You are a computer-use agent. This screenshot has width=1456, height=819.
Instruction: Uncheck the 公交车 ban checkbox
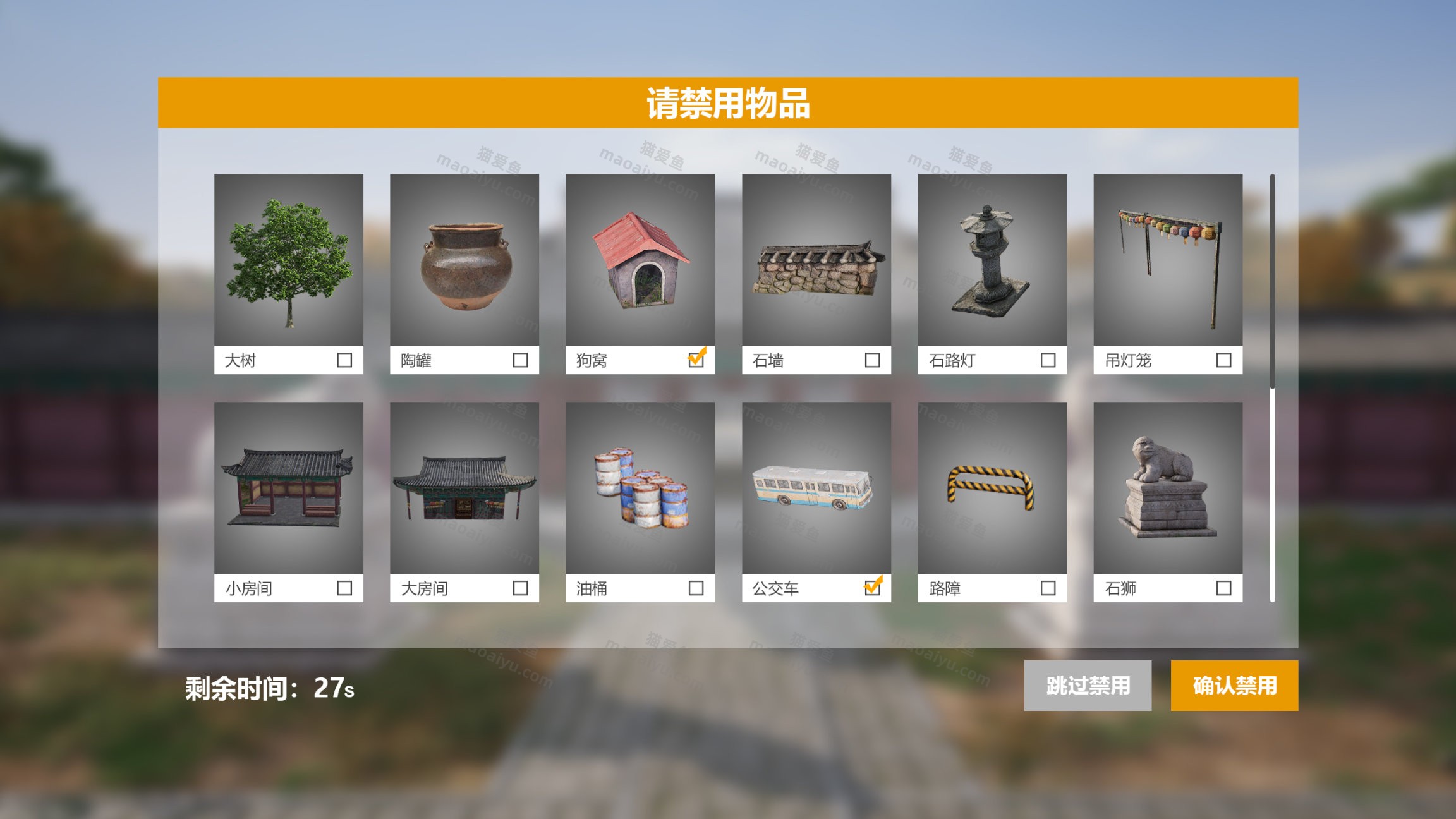coord(871,588)
